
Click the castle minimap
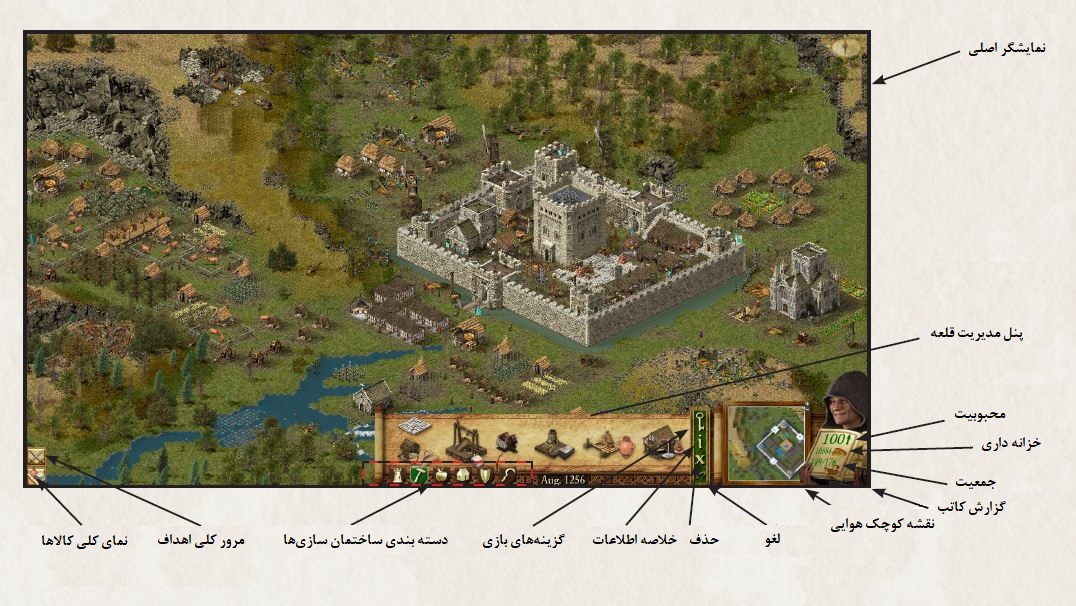[766, 443]
